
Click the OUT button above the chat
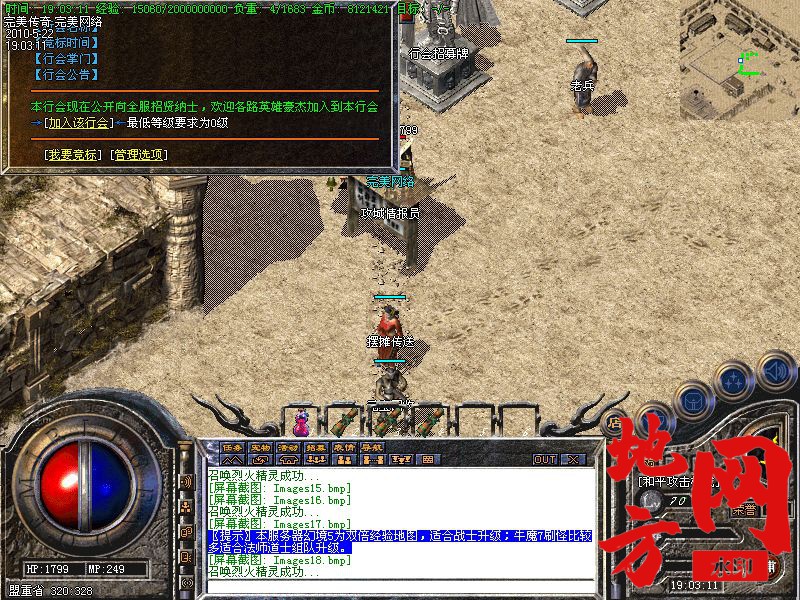coord(544,459)
